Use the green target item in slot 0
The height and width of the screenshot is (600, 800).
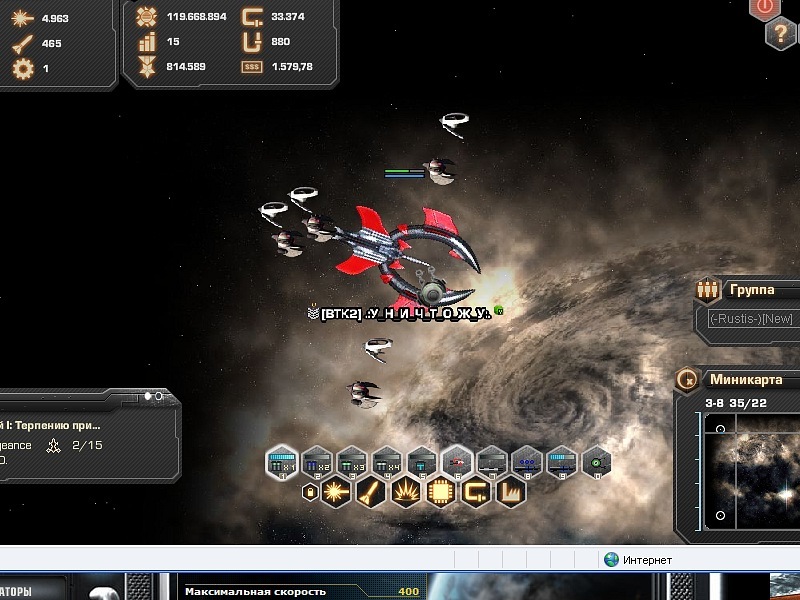click(x=597, y=462)
